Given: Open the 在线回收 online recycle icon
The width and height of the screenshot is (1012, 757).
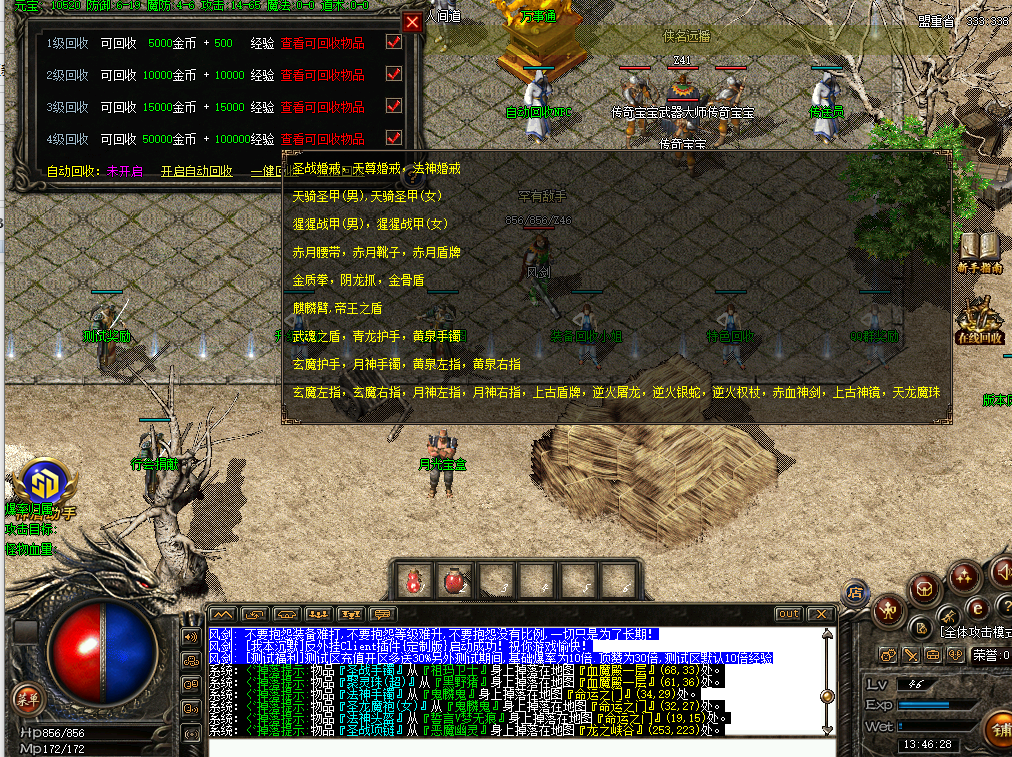Looking at the screenshot, I should click(980, 322).
